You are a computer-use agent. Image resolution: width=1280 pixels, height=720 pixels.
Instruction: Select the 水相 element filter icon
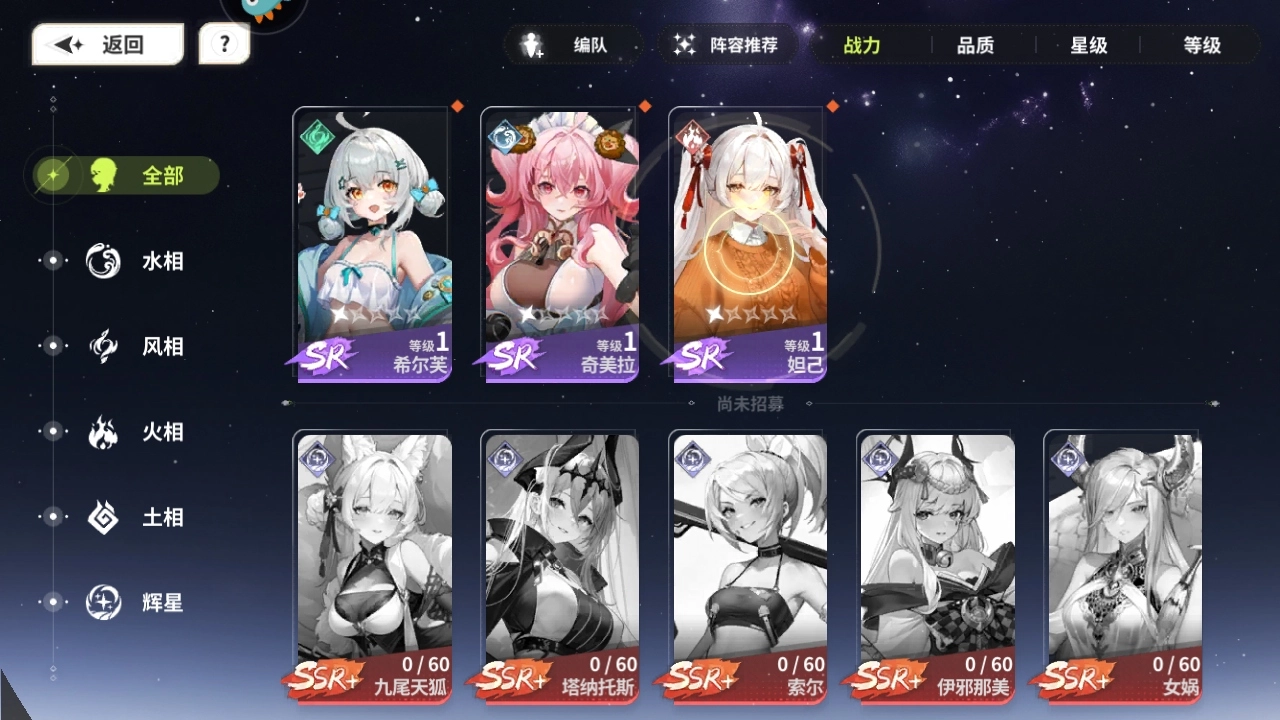point(102,260)
